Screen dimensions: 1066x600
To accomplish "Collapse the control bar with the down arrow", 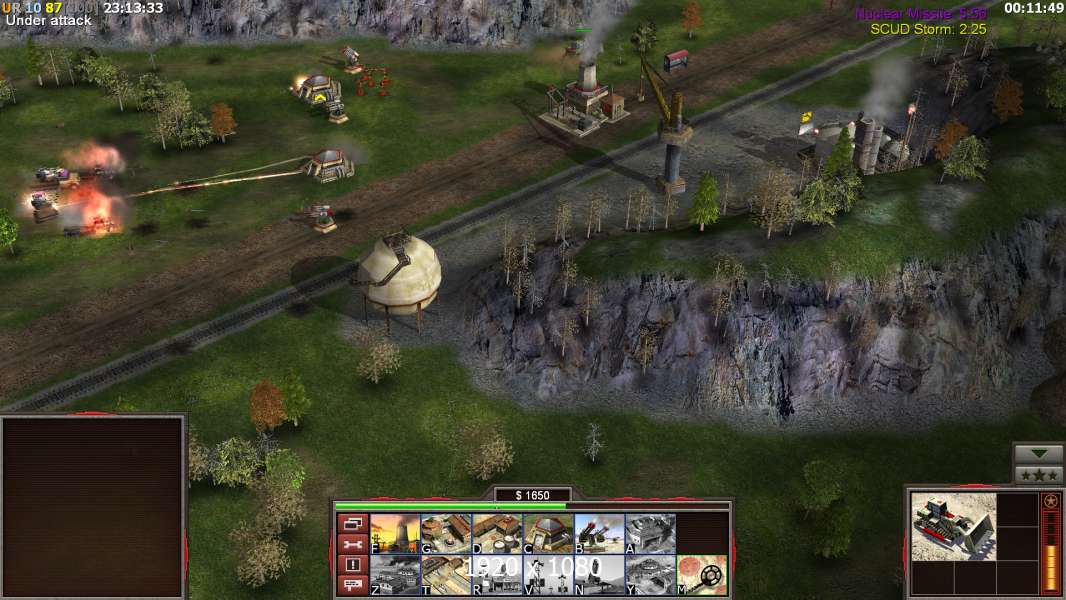I will (x=1038, y=454).
